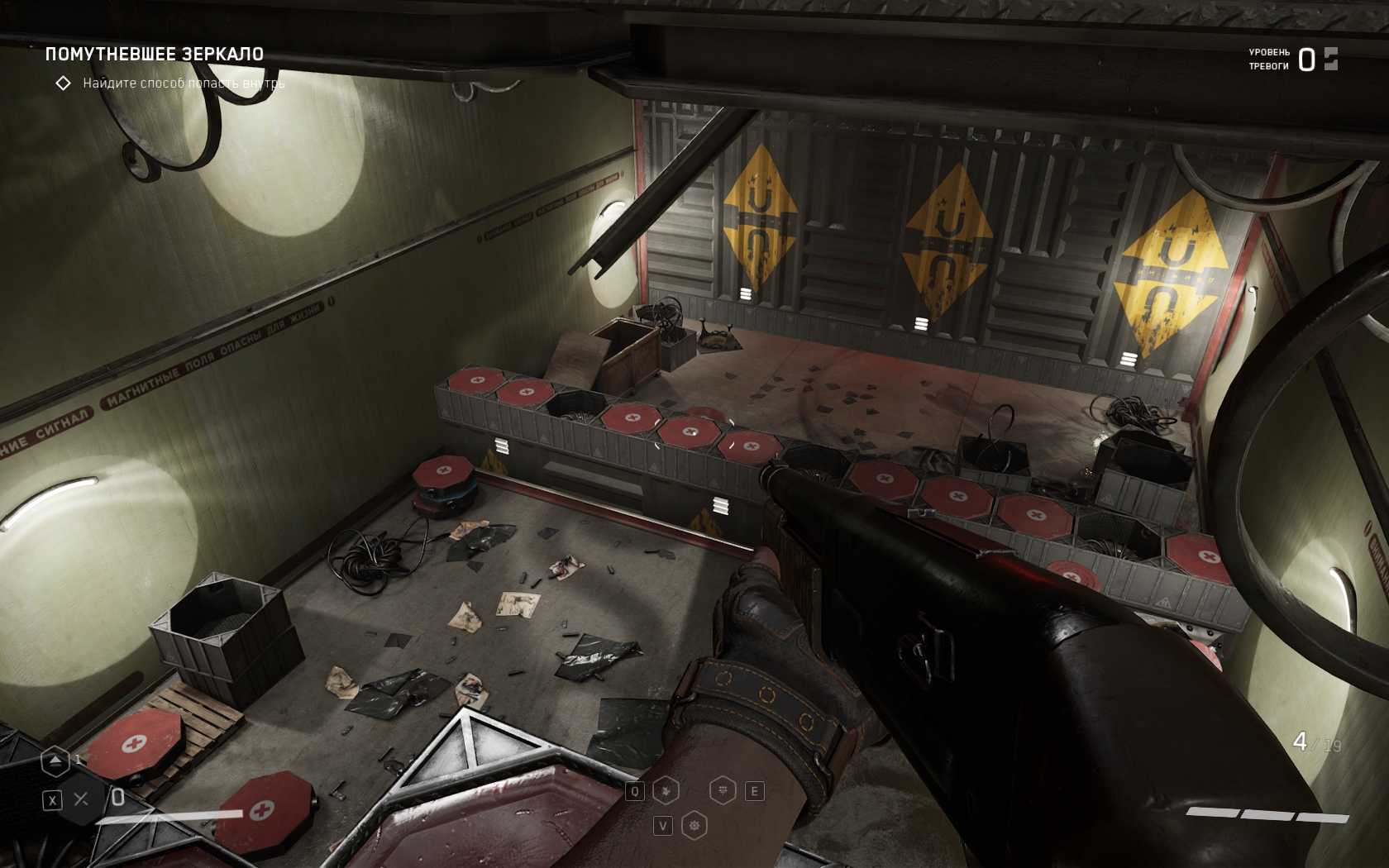Click the alarm level indicator icon
The image size is (1389, 868).
[1330, 59]
